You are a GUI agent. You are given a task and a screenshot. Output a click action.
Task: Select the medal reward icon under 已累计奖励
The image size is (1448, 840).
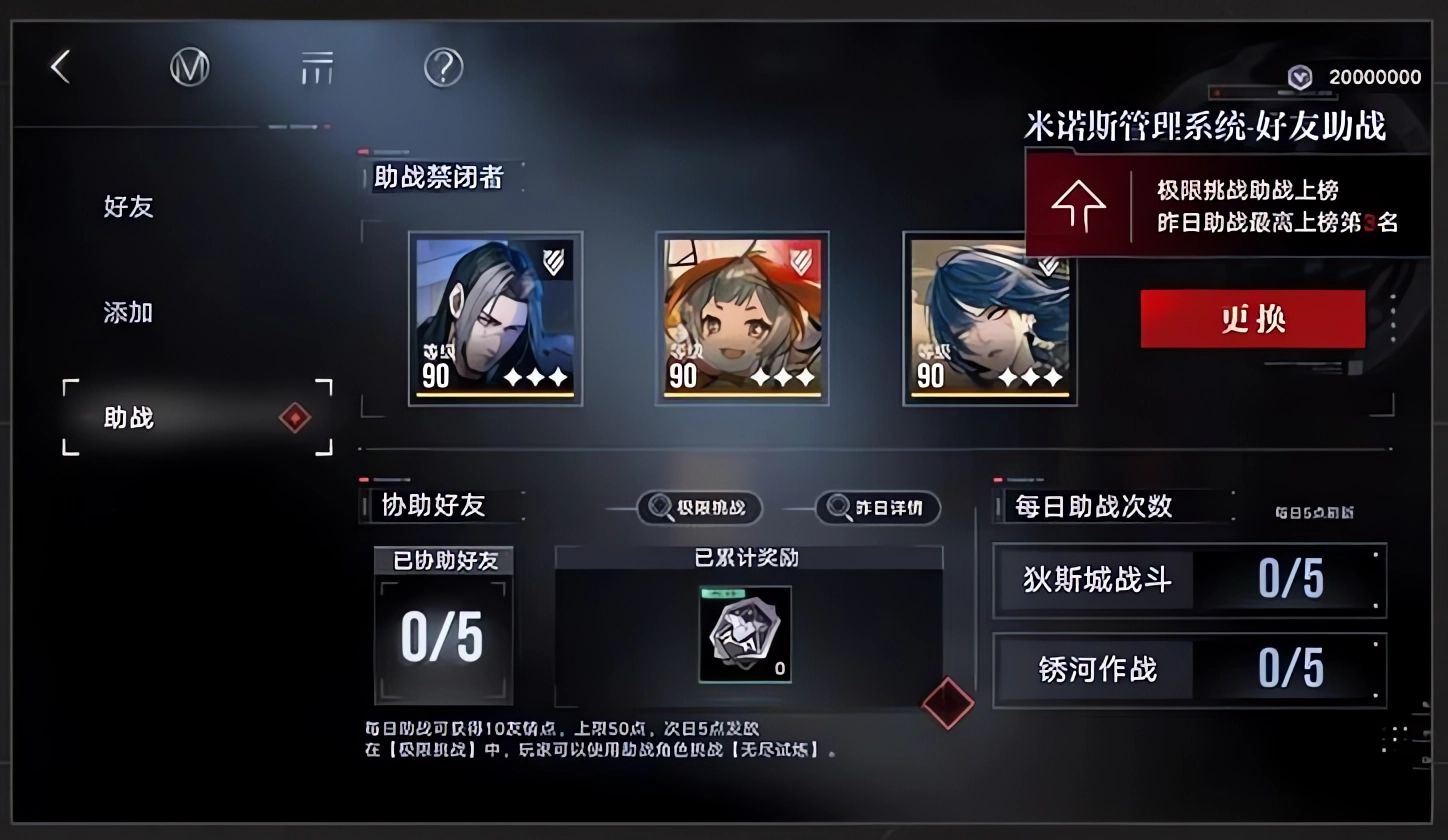[x=744, y=633]
